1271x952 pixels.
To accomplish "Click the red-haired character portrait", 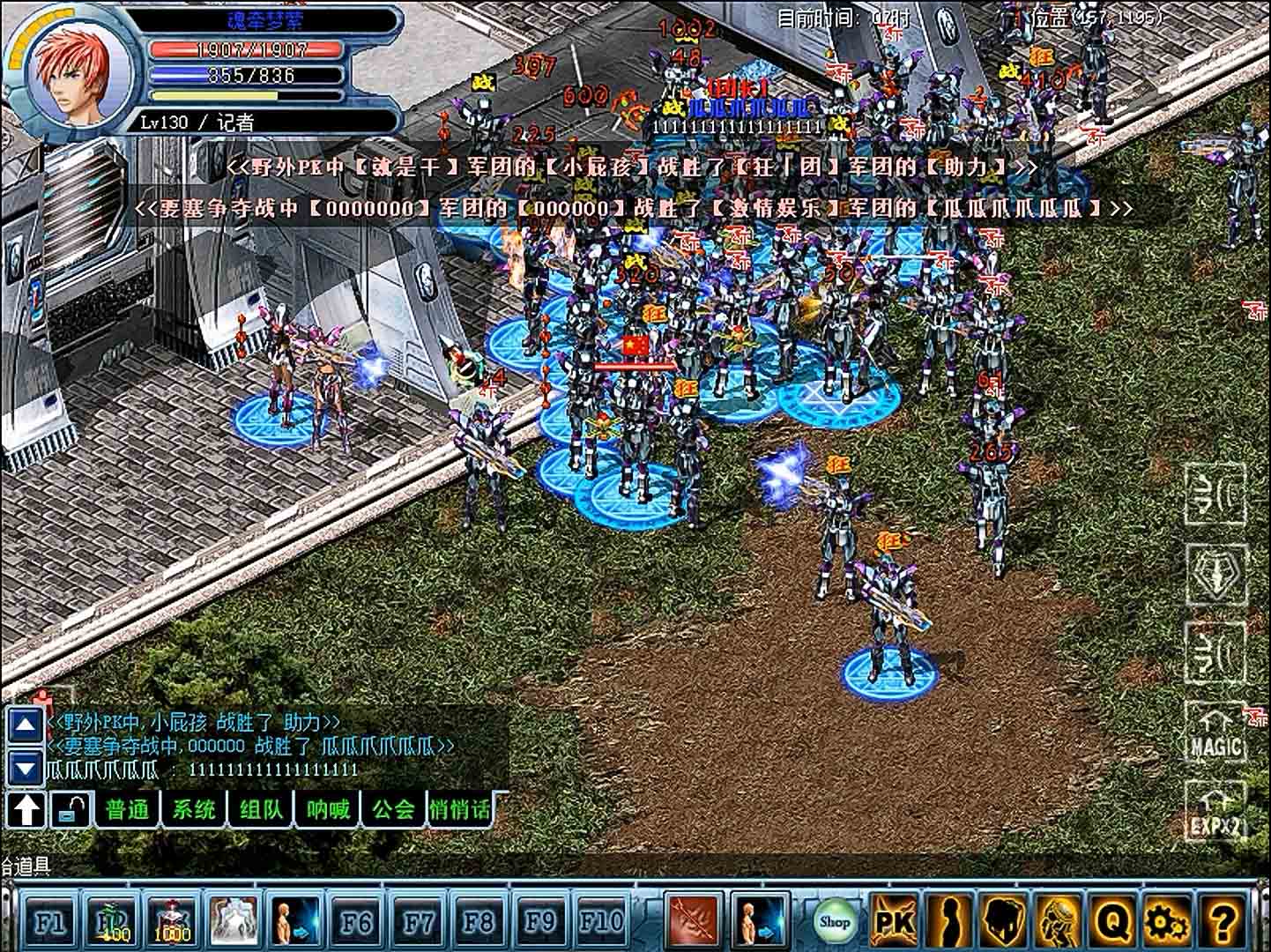I will tap(76, 77).
